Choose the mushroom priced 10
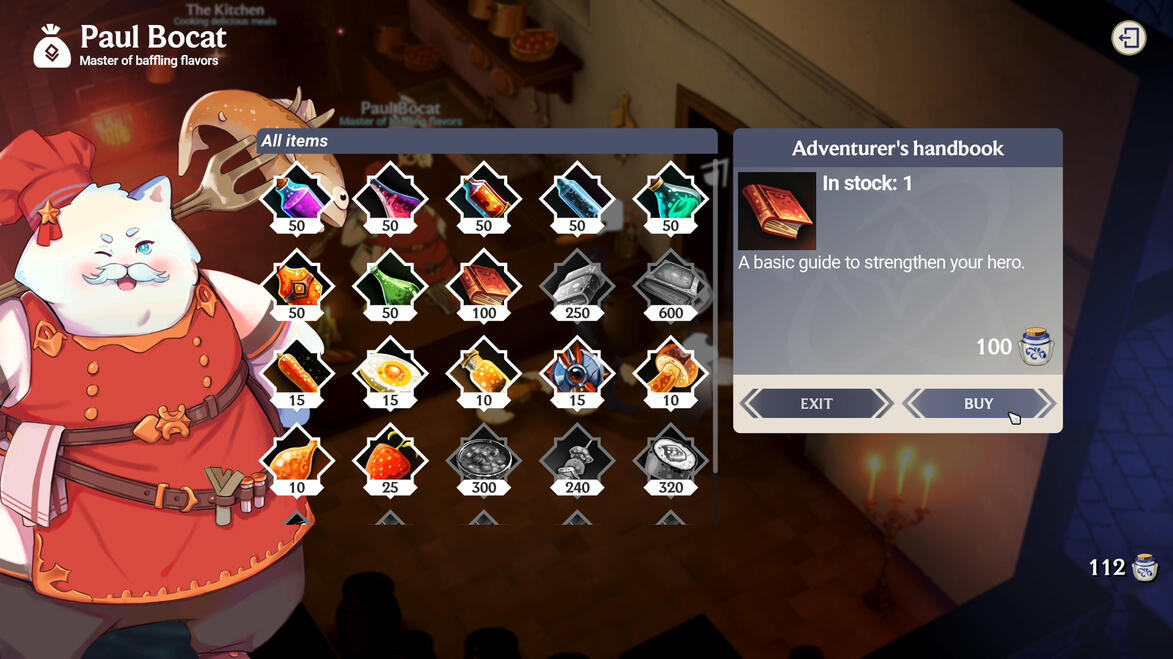This screenshot has width=1173, height=659. tap(670, 370)
